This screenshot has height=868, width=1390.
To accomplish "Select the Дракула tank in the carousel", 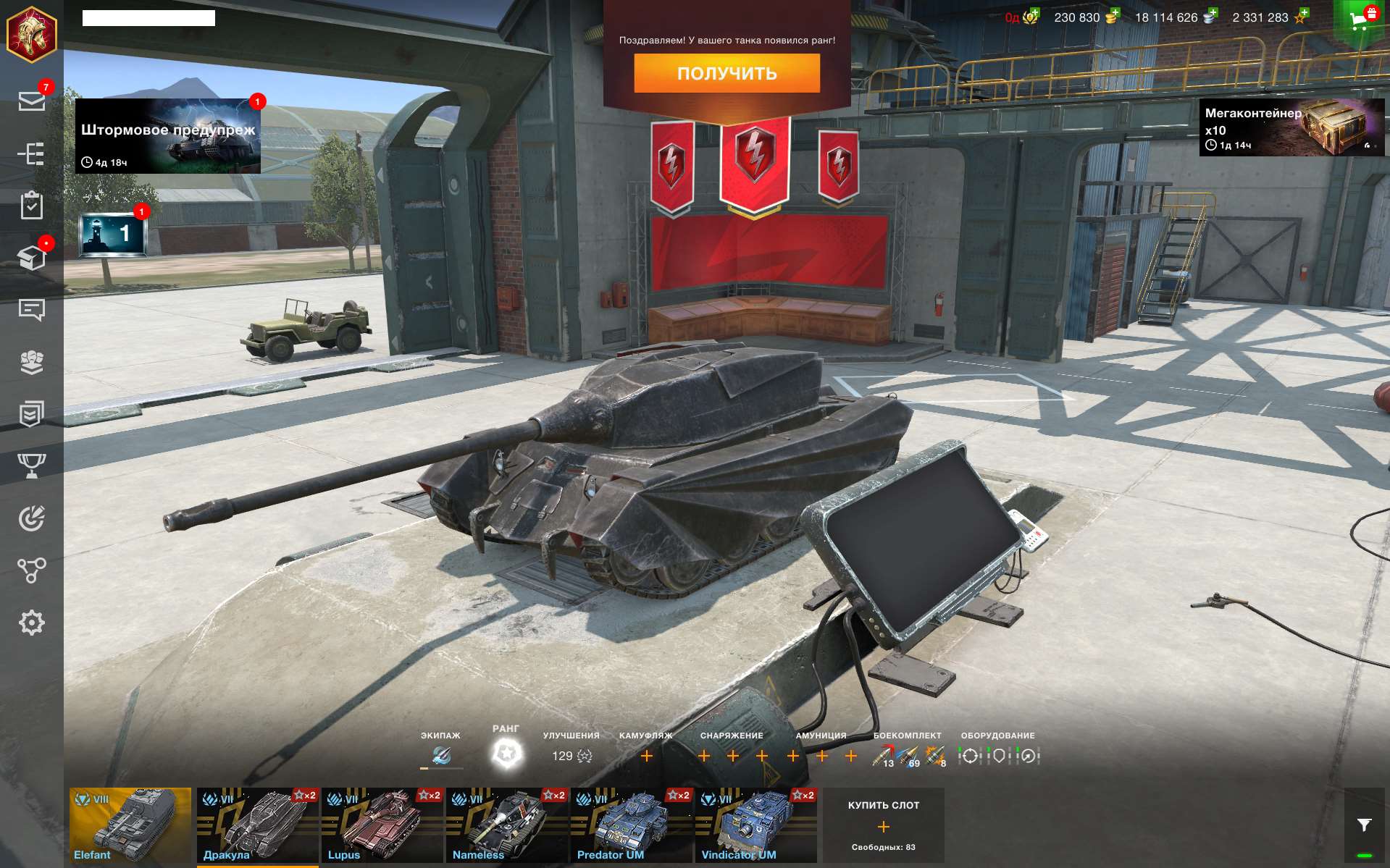I will coord(257,825).
